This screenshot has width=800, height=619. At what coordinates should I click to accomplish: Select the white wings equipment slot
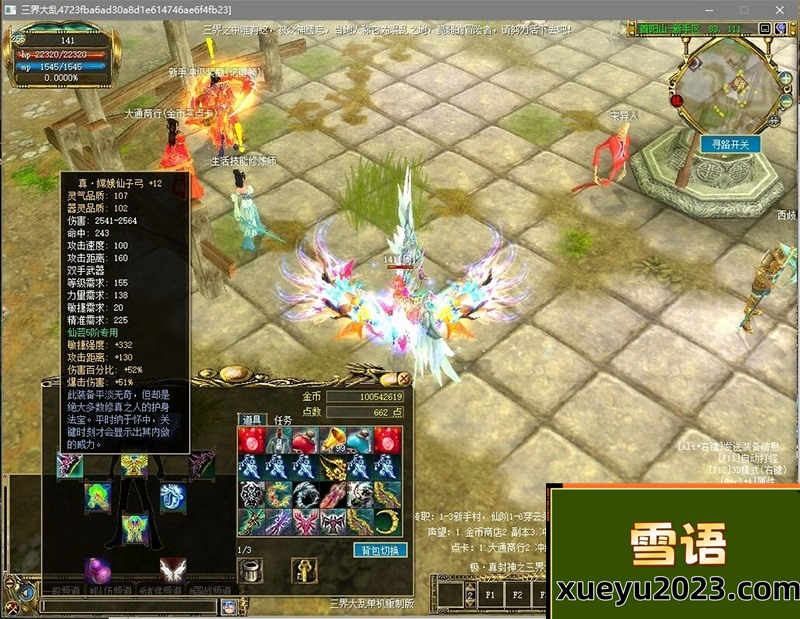pyautogui.click(x=173, y=570)
